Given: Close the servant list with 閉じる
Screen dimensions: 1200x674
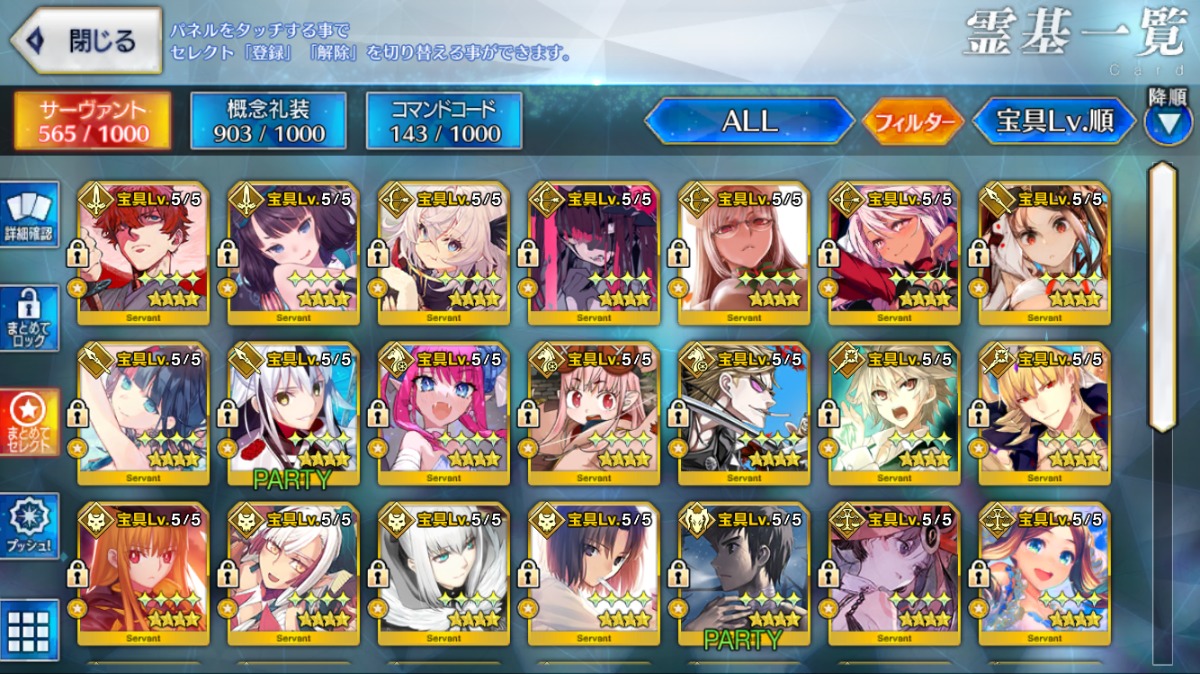Looking at the screenshot, I should (86, 41).
